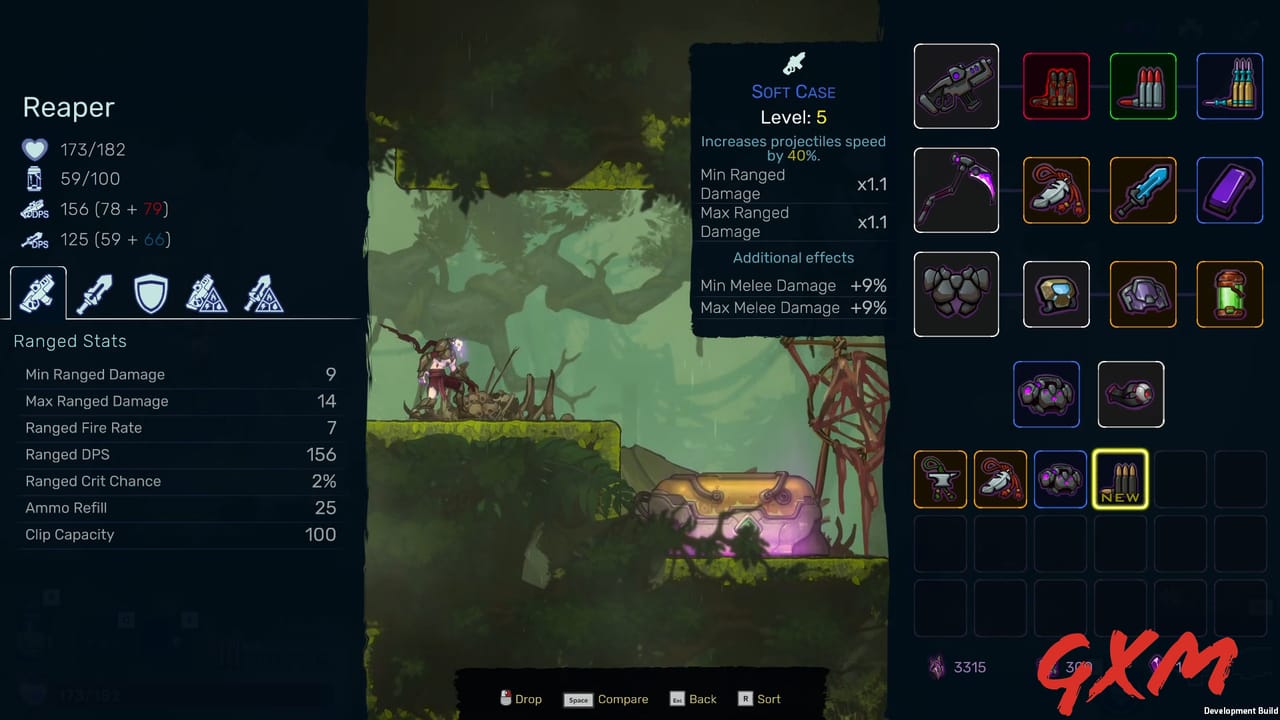The height and width of the screenshot is (720, 1280).
Task: Click Drop to discard the item
Action: pos(521,699)
